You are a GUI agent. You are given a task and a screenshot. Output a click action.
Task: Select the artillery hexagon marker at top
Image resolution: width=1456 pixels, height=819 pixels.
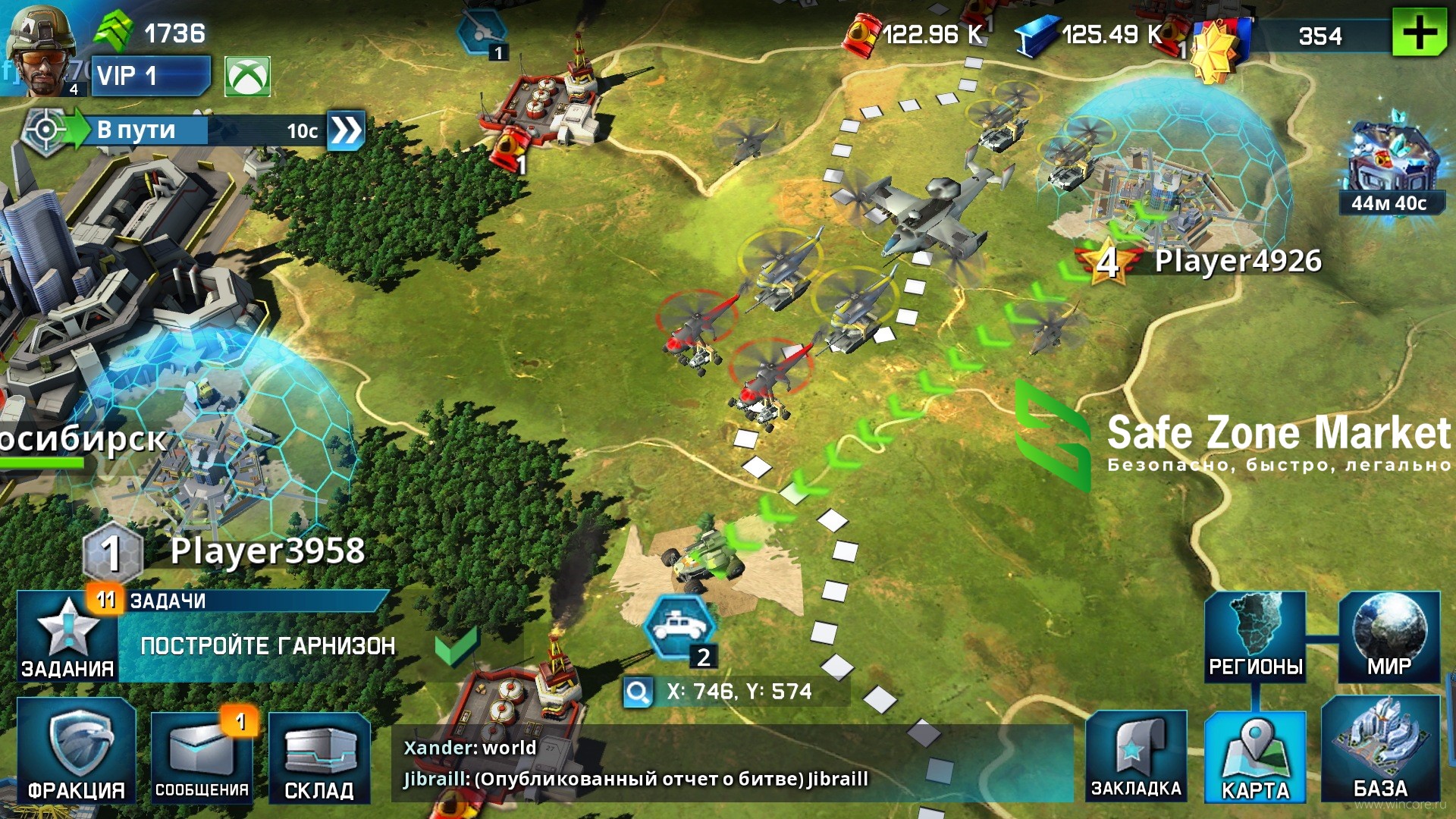click(x=482, y=33)
